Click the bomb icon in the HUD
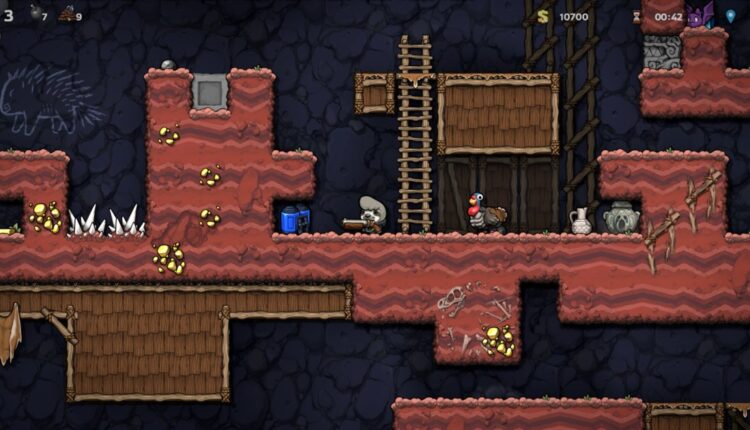Image resolution: width=750 pixels, height=430 pixels. 35,13
